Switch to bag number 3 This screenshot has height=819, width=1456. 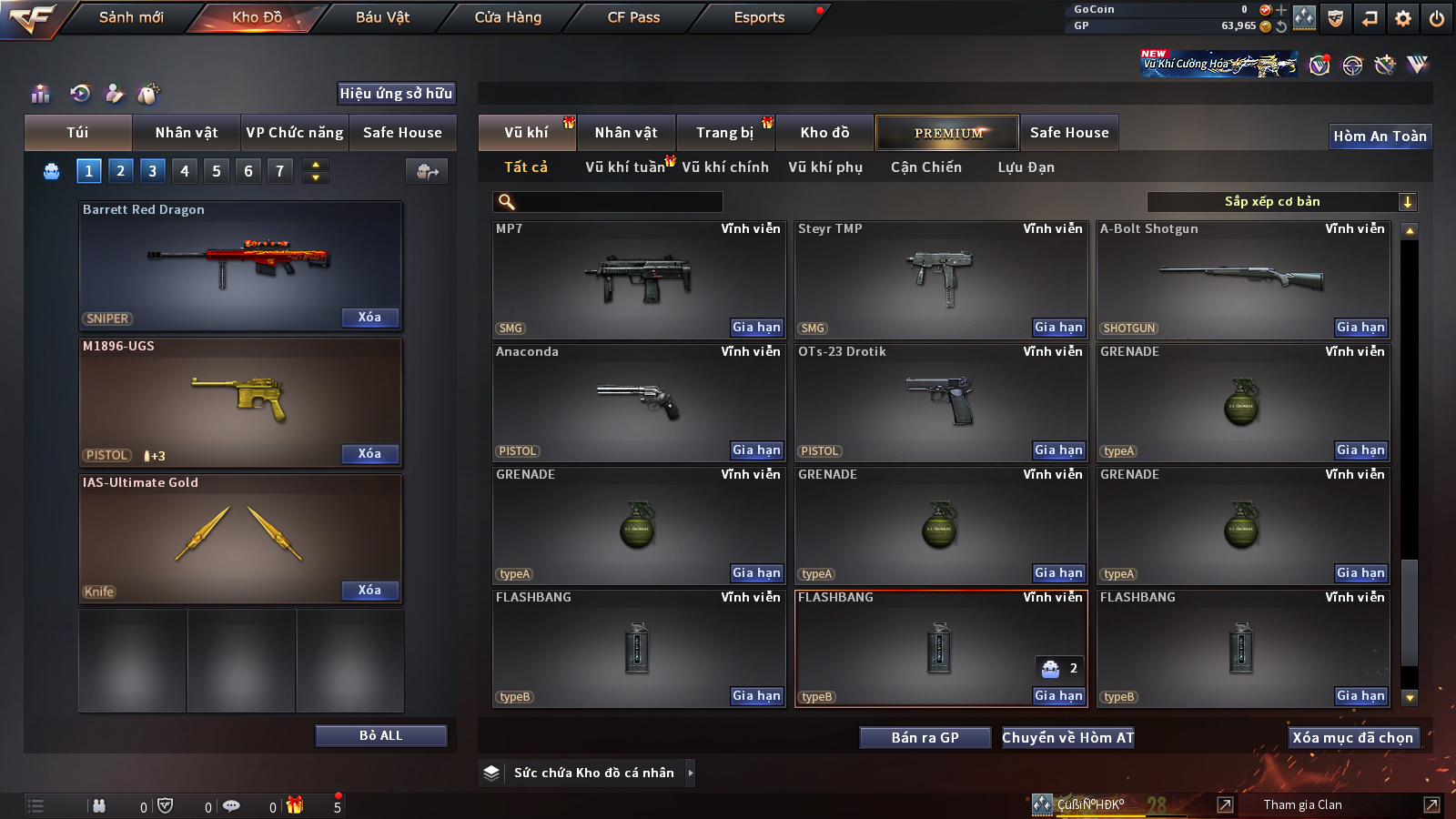[x=152, y=171]
